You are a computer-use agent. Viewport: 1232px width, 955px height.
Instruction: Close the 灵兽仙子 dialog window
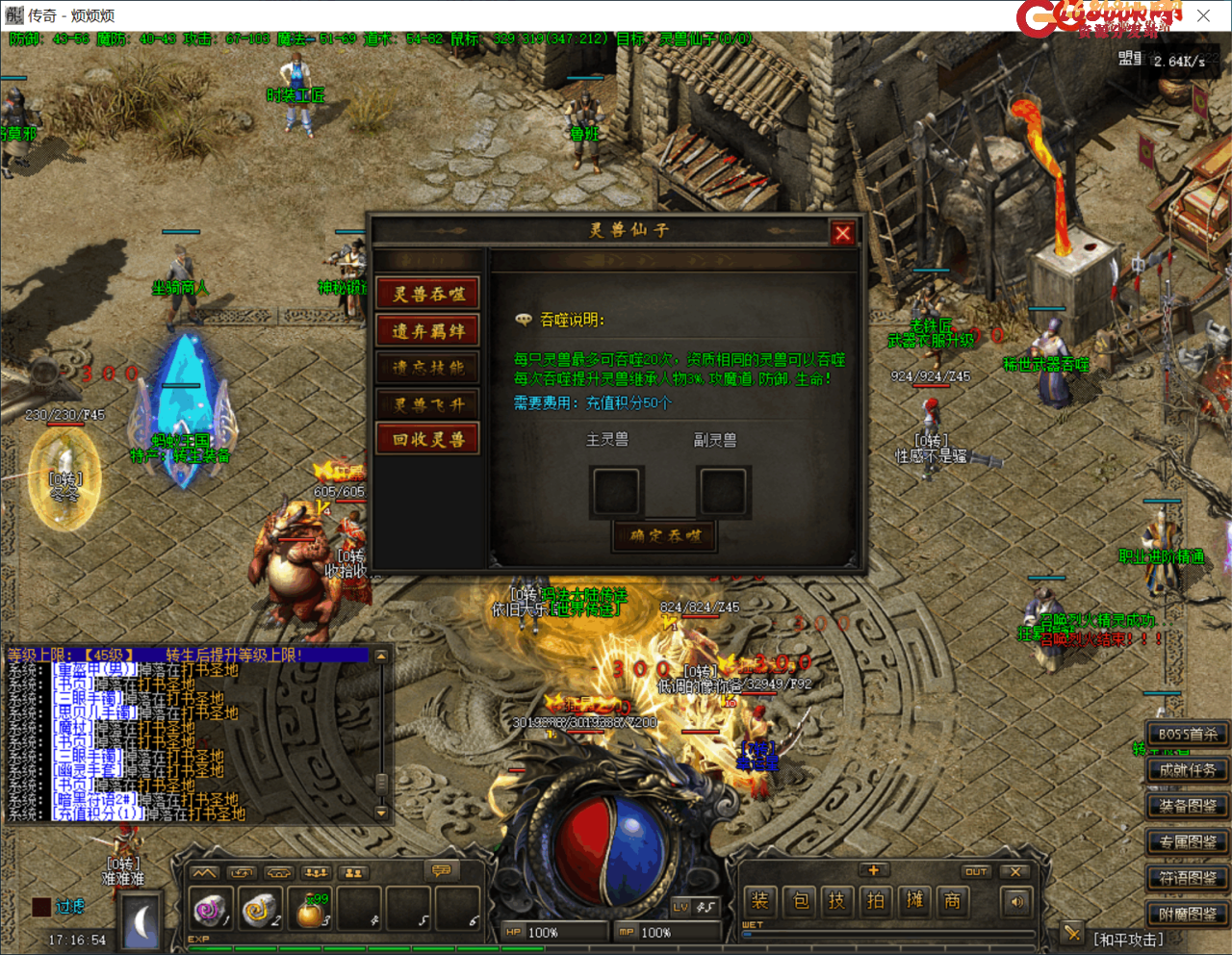coord(842,233)
